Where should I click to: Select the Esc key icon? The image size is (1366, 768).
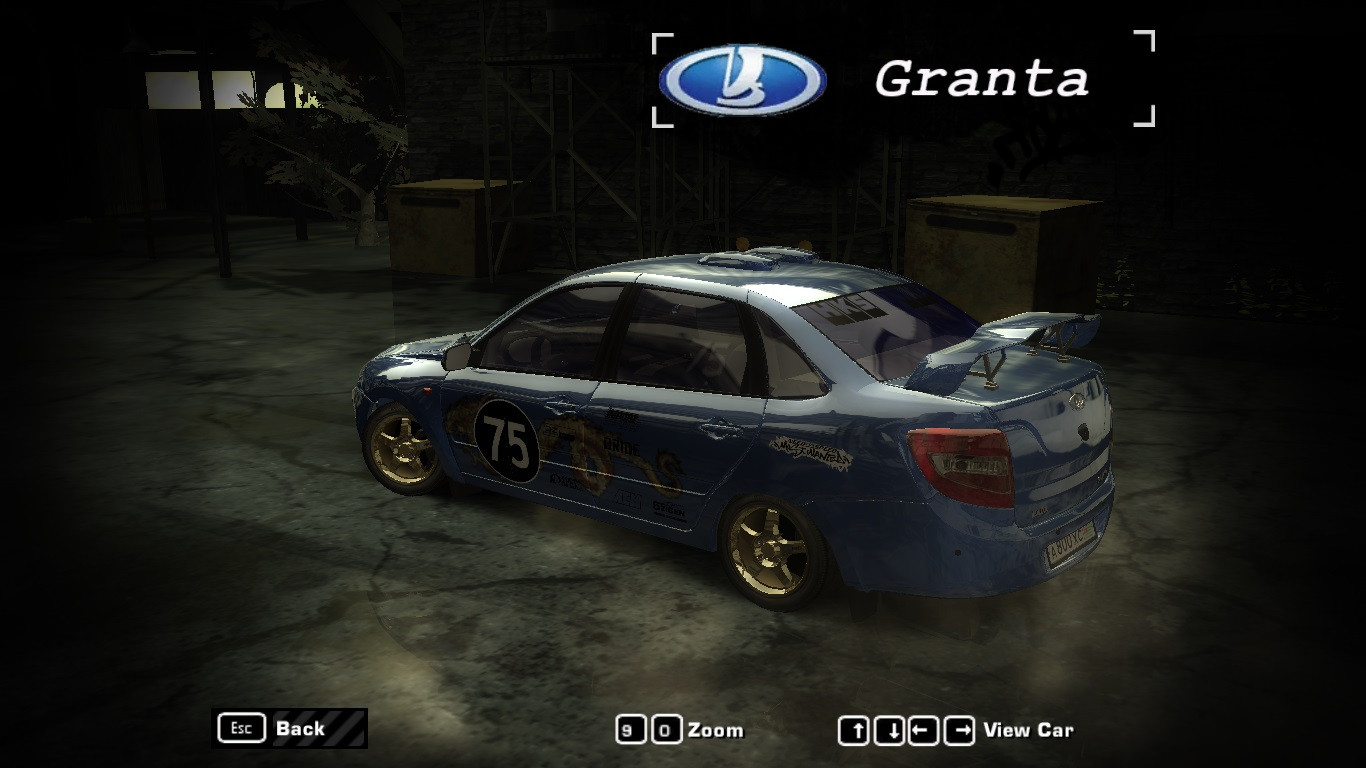point(240,728)
